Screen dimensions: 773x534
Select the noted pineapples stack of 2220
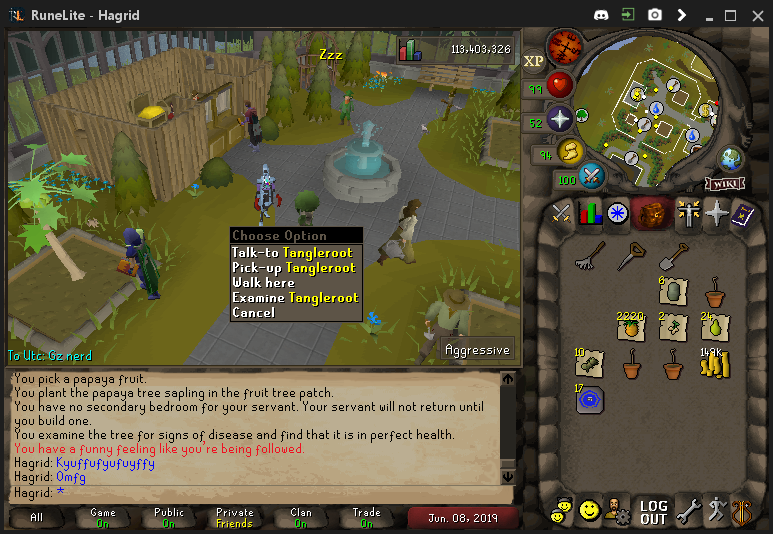pyautogui.click(x=630, y=327)
